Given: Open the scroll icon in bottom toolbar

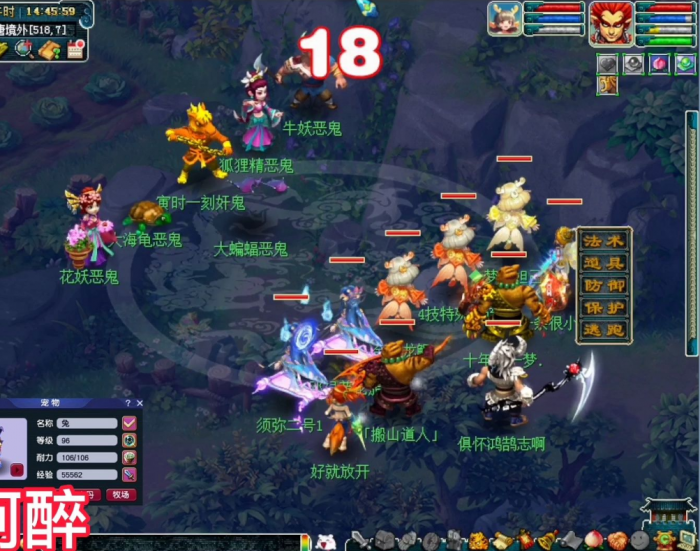Looking at the screenshot, I should click(500, 541).
